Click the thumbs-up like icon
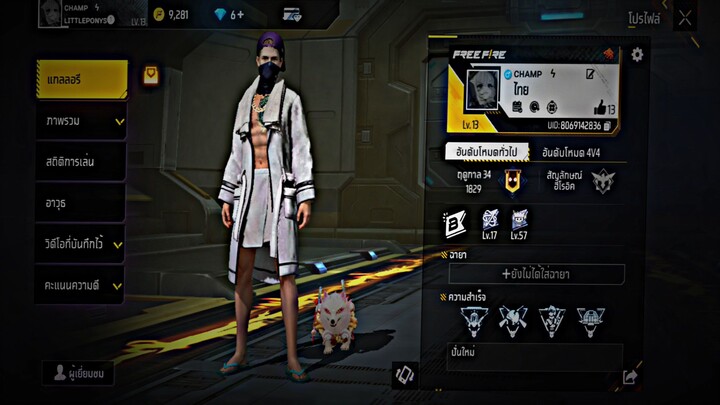 [600, 108]
